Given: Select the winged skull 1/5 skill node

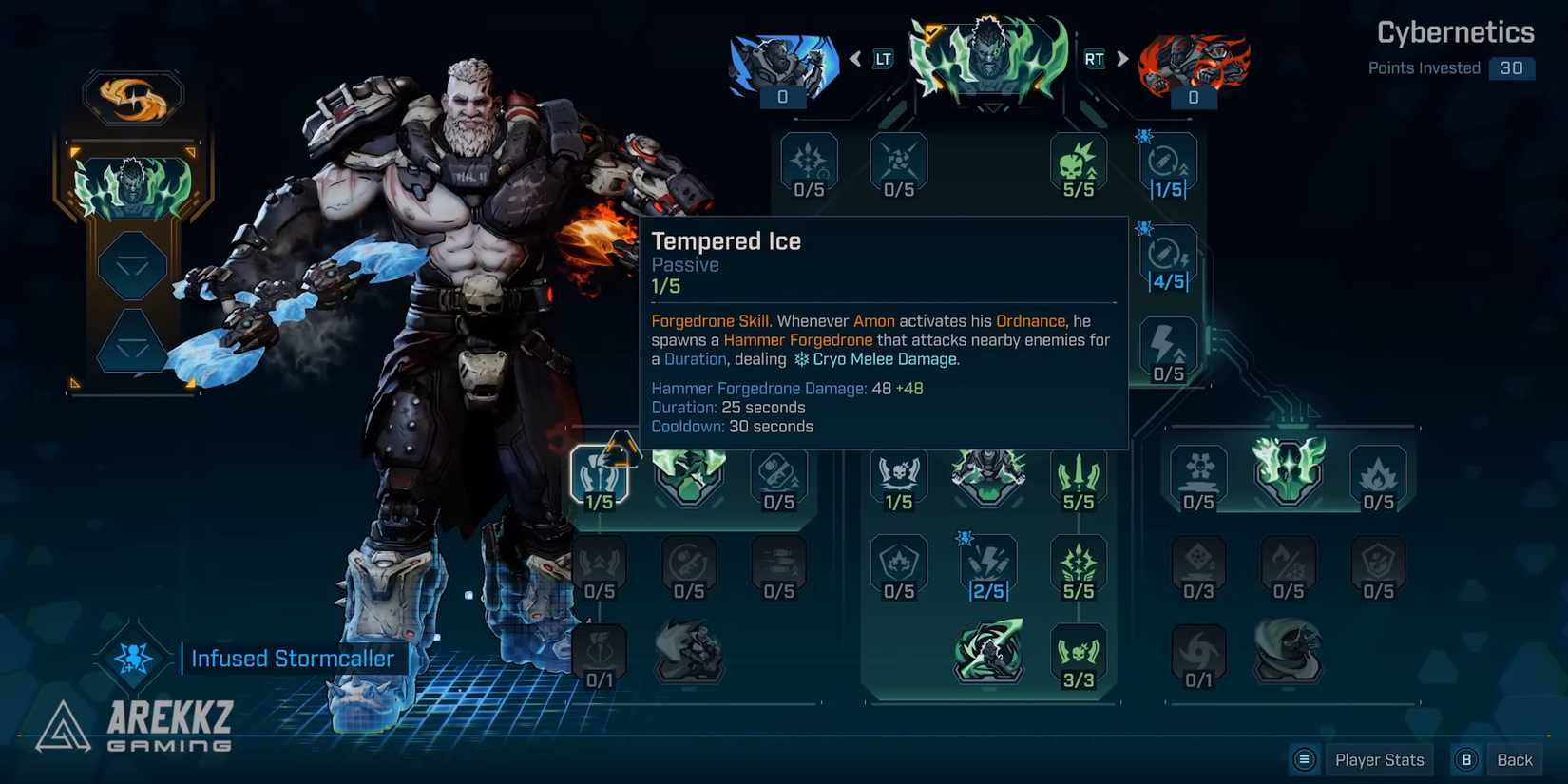Looking at the screenshot, I should coord(898,475).
